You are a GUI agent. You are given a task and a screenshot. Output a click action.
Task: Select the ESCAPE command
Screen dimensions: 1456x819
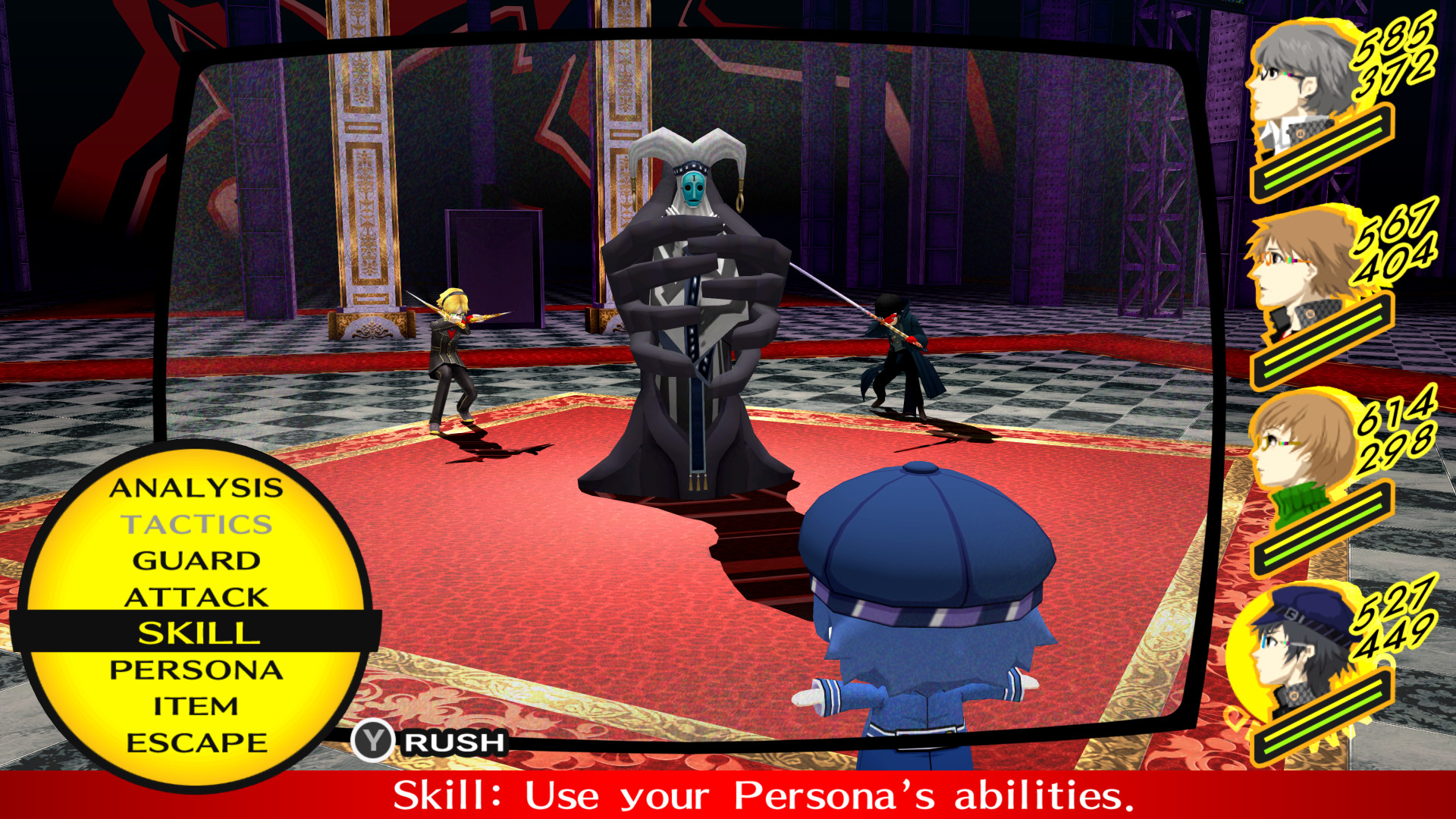197,741
